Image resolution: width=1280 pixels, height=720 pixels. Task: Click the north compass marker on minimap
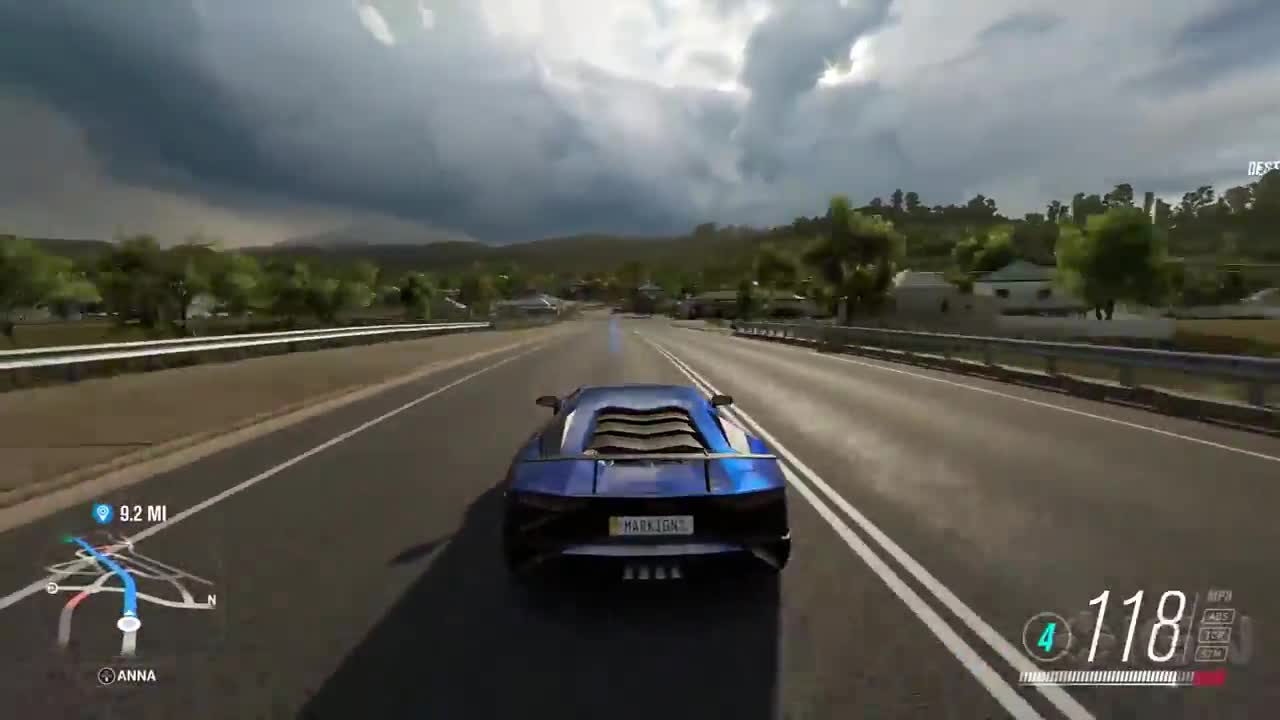pos(210,601)
